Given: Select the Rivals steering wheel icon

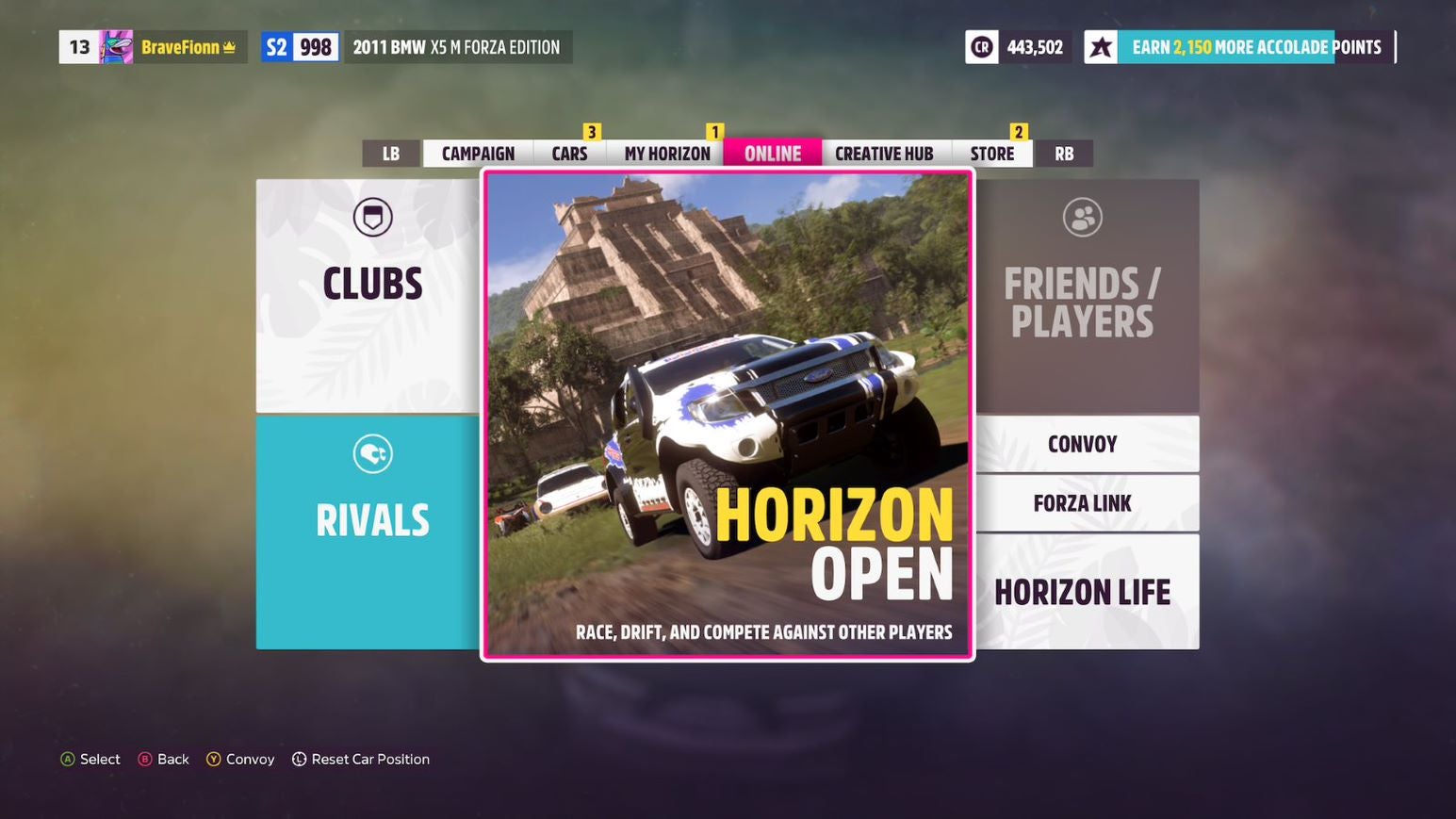Looking at the screenshot, I should coord(374,452).
